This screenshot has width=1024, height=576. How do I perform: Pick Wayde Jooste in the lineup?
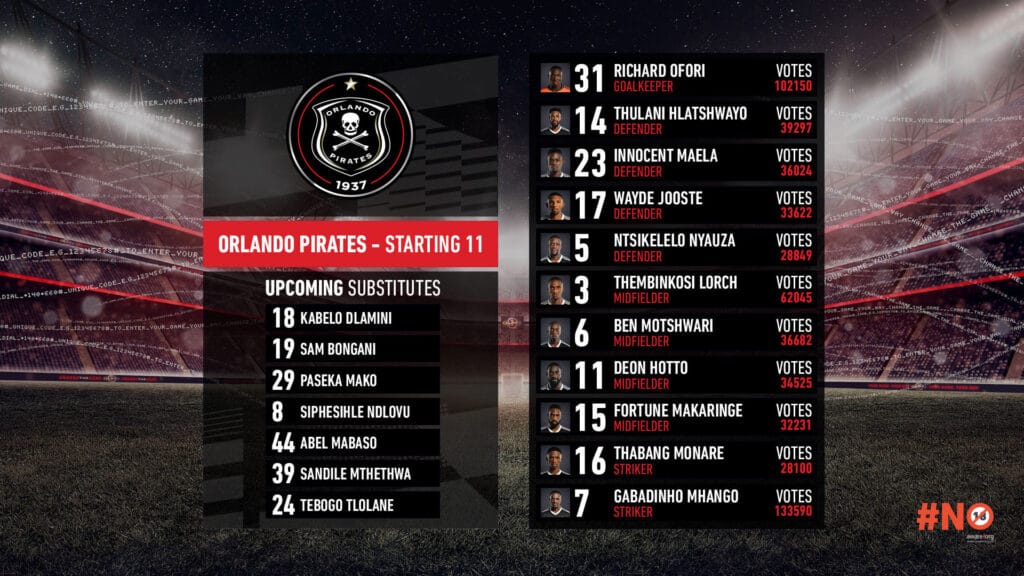tap(677, 205)
